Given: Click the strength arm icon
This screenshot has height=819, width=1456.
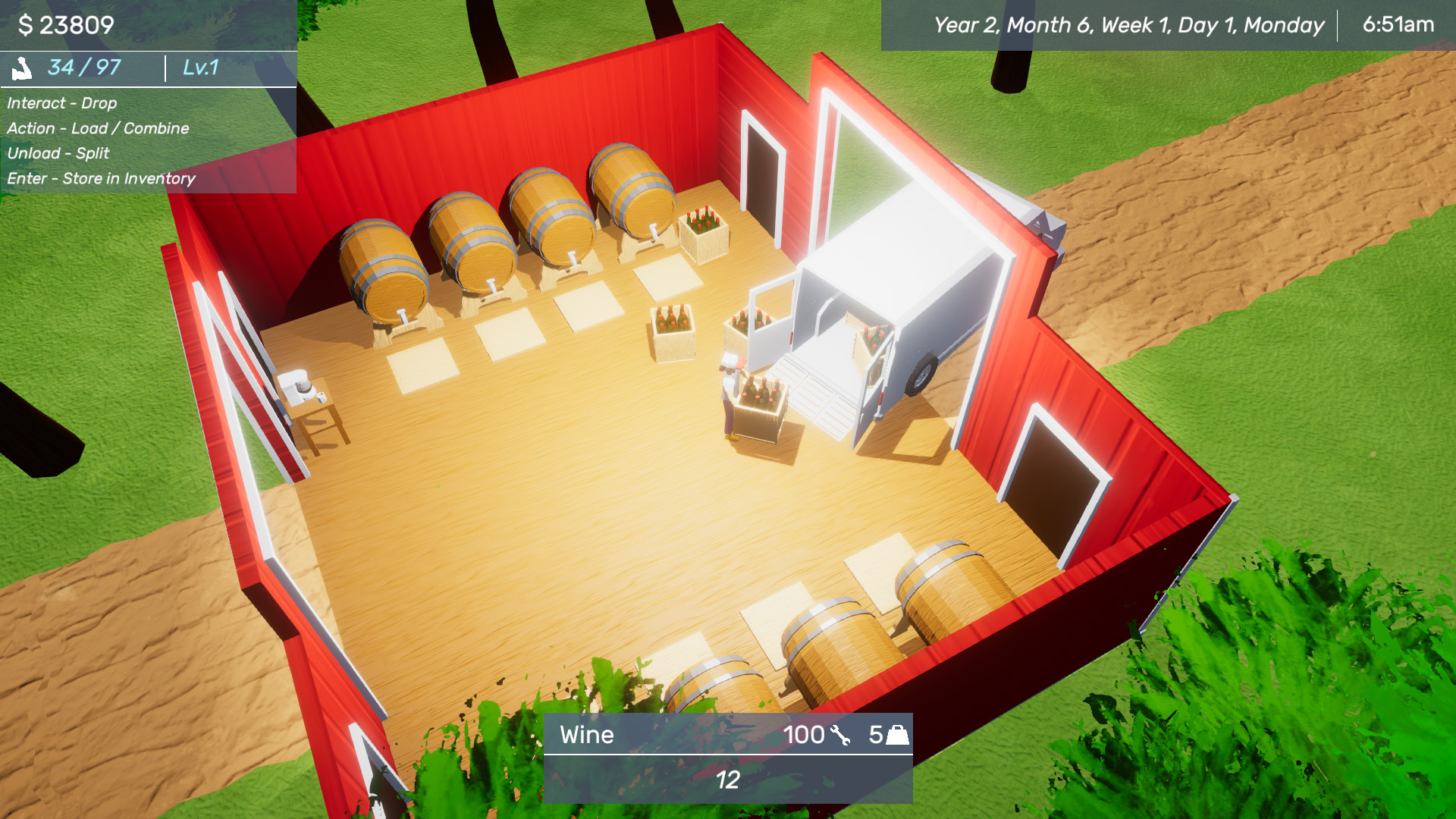Looking at the screenshot, I should pos(24,67).
